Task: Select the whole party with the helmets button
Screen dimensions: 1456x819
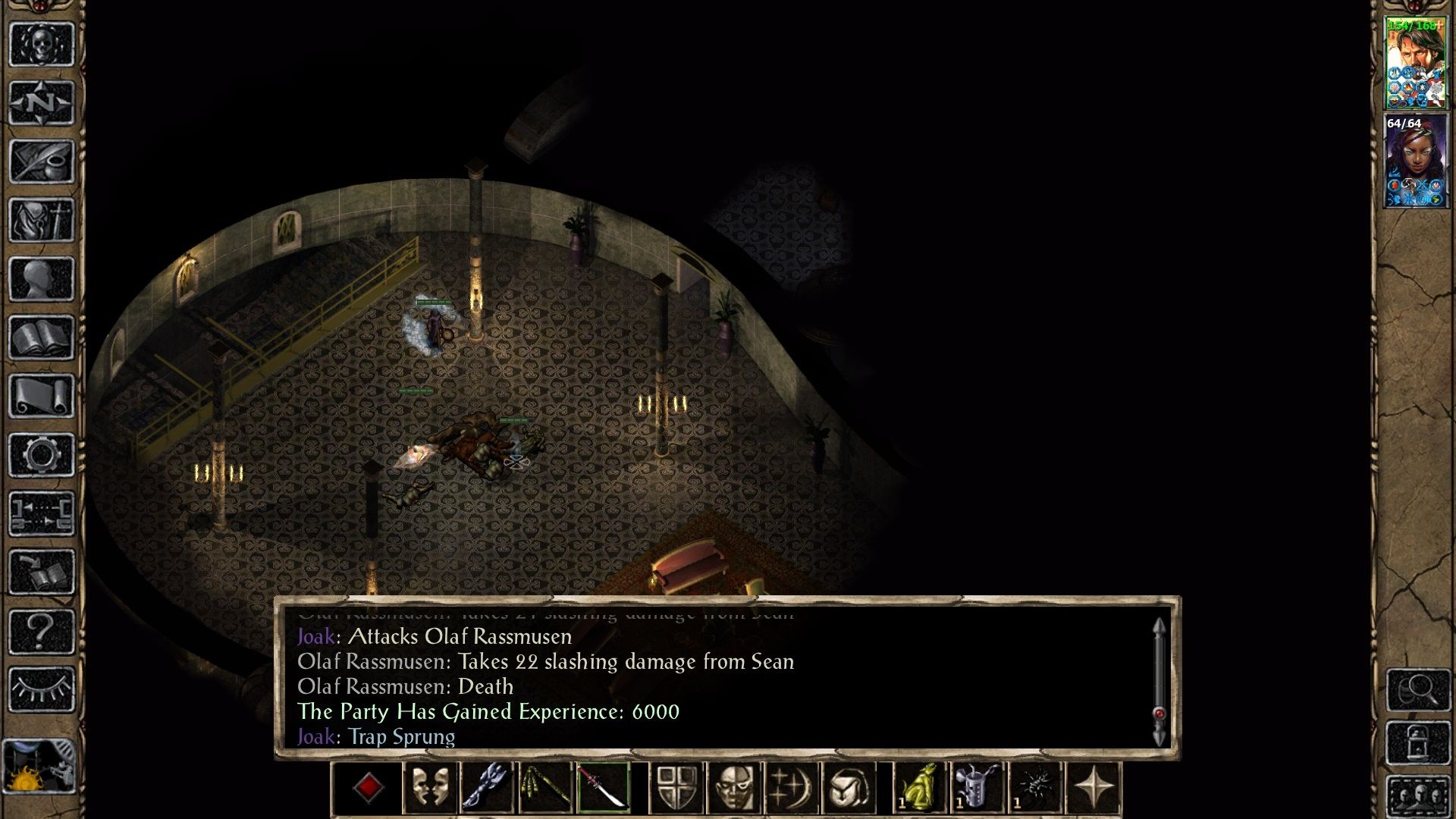Action: coord(1419,796)
